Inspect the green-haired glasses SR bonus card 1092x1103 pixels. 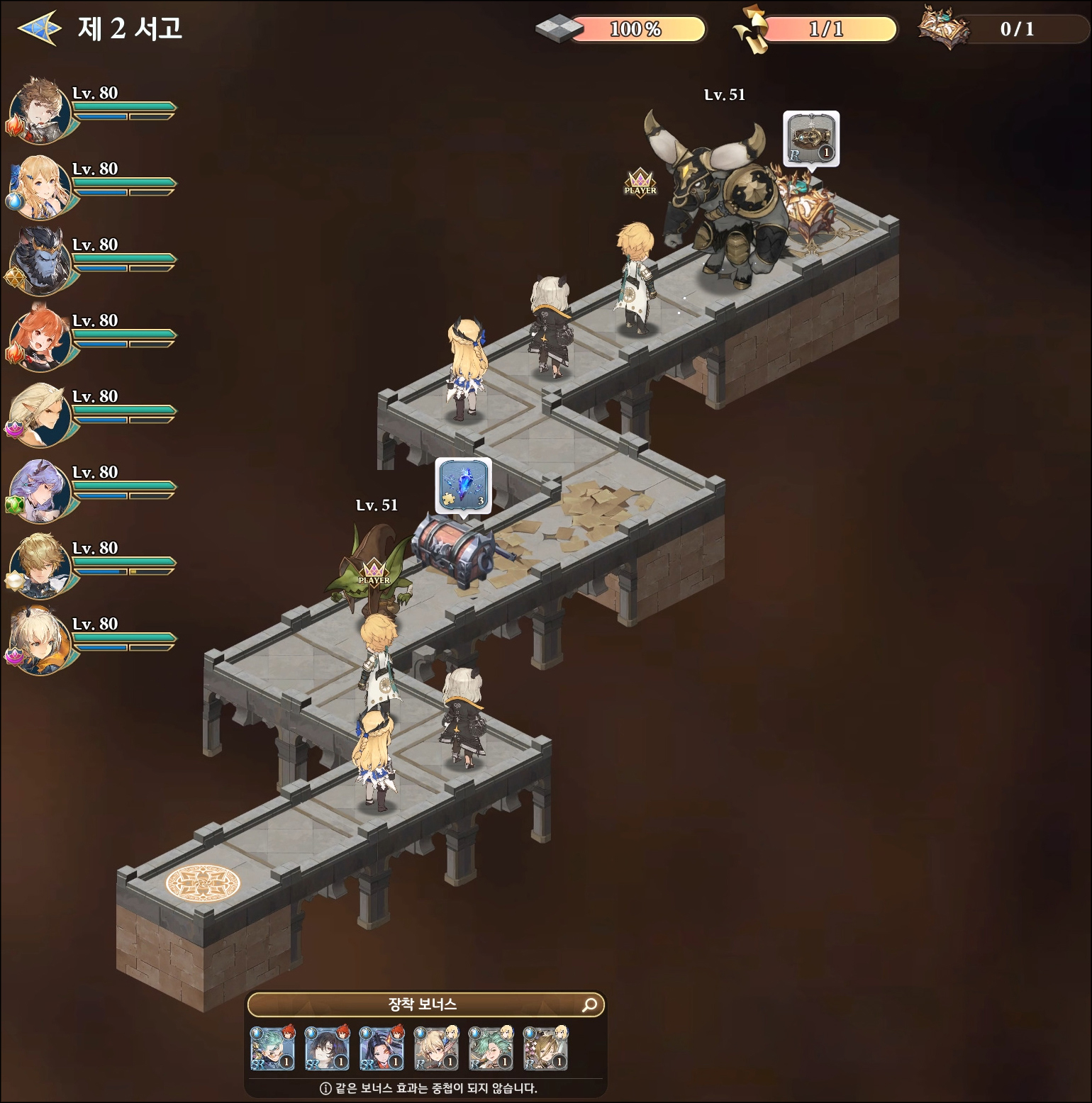(272, 1048)
